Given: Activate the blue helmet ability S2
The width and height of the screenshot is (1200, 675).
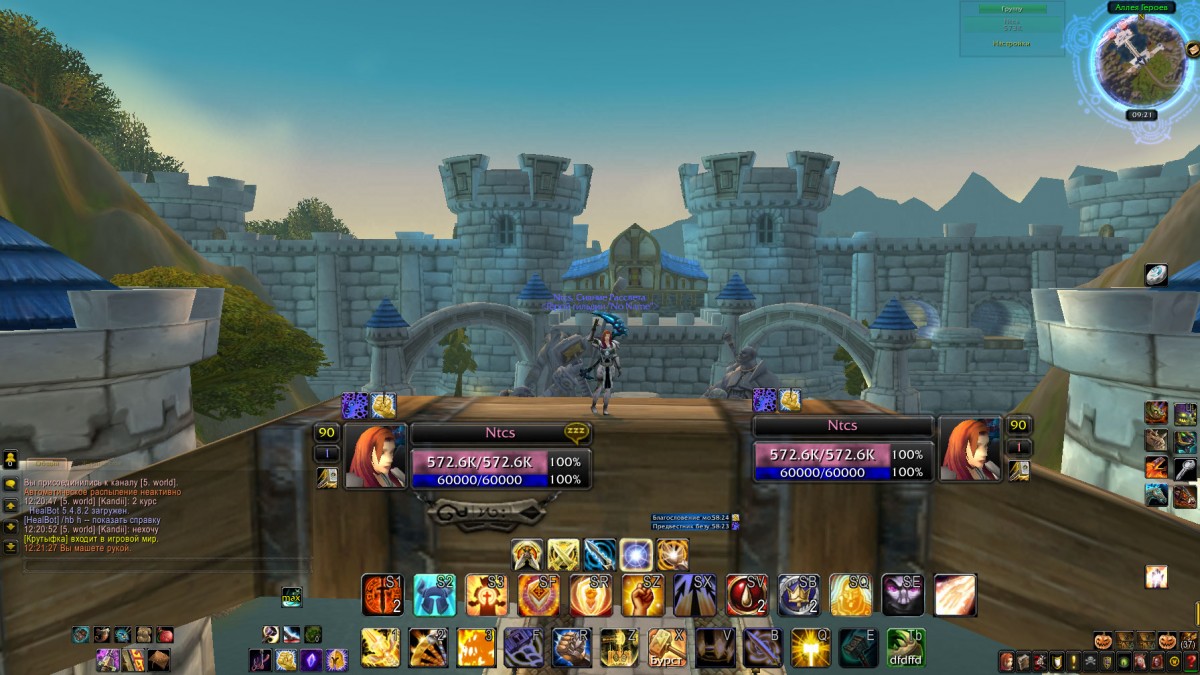Looking at the screenshot, I should 435,595.
